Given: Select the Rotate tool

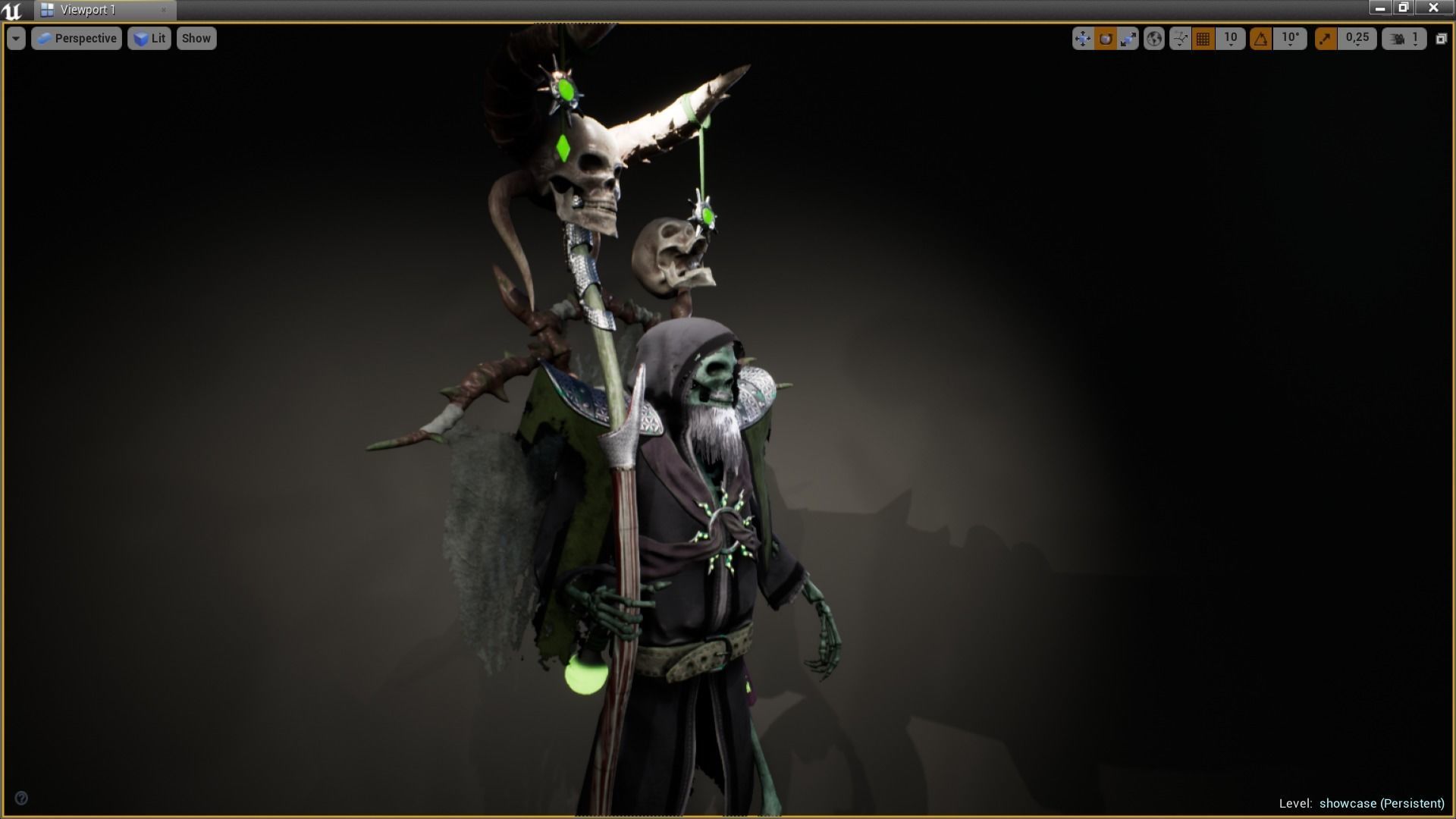Looking at the screenshot, I should [x=1106, y=38].
